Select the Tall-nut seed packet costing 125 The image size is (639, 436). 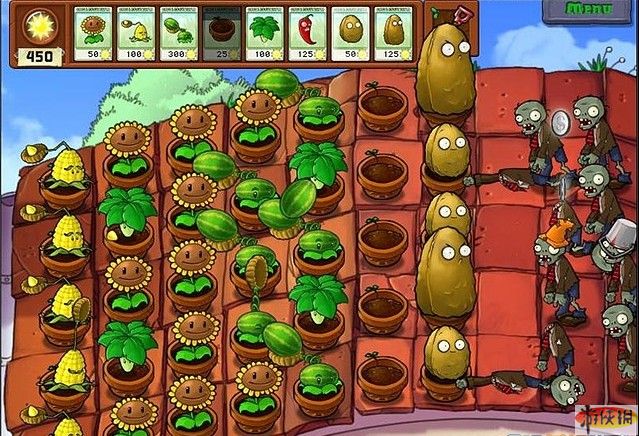click(x=392, y=34)
